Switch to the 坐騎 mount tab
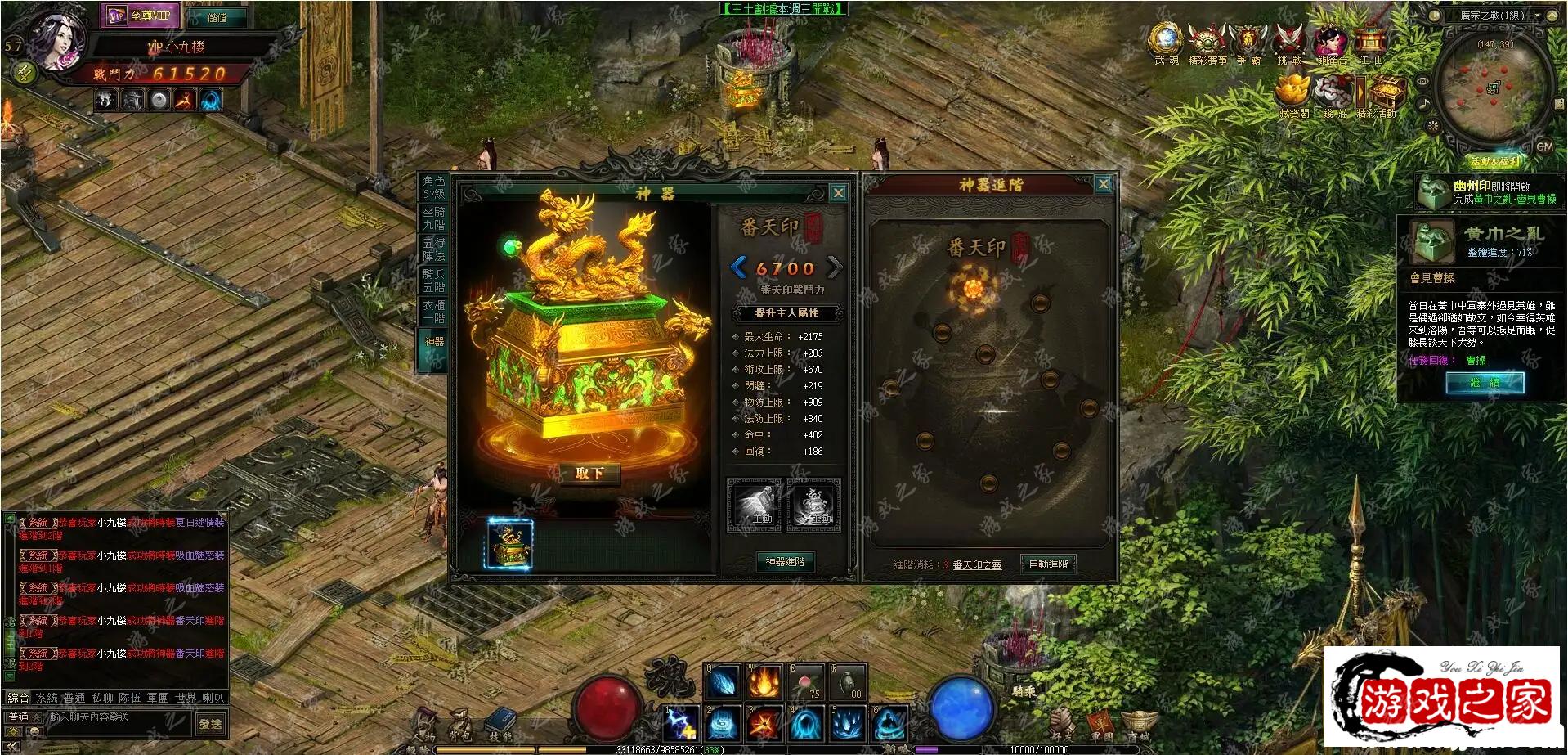 click(434, 218)
